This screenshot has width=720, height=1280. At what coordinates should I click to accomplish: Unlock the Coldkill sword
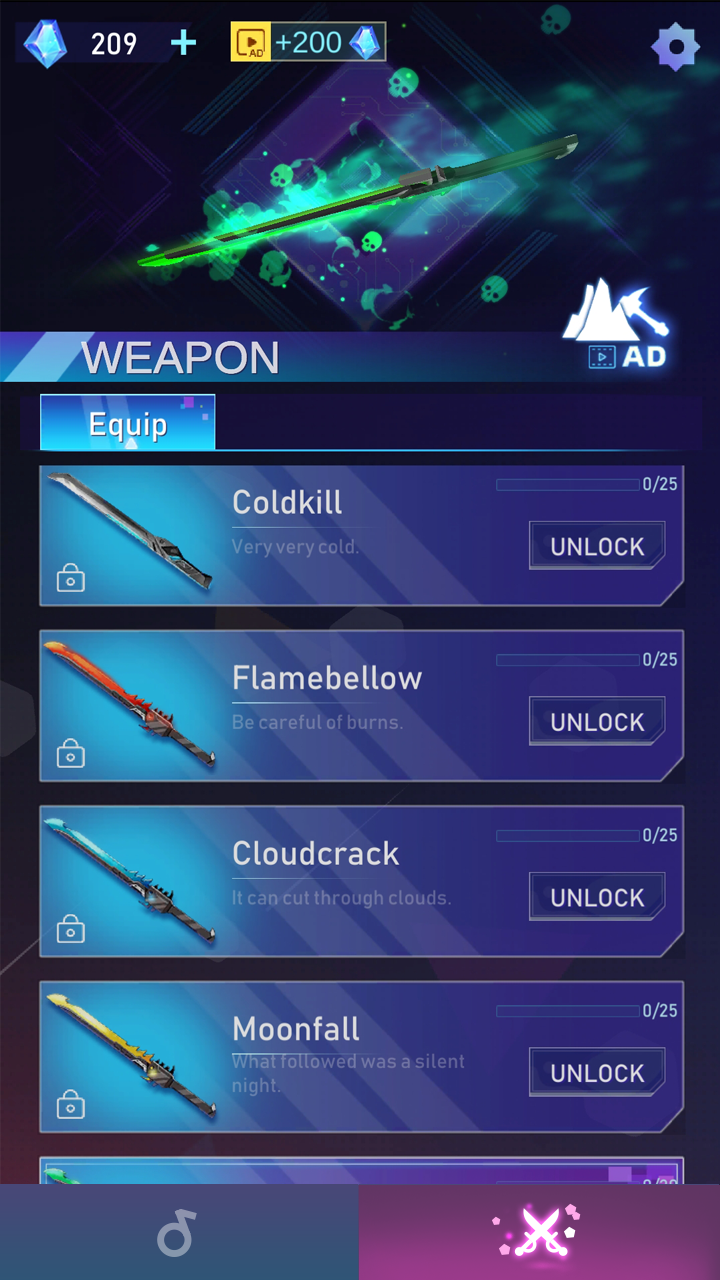coord(597,546)
